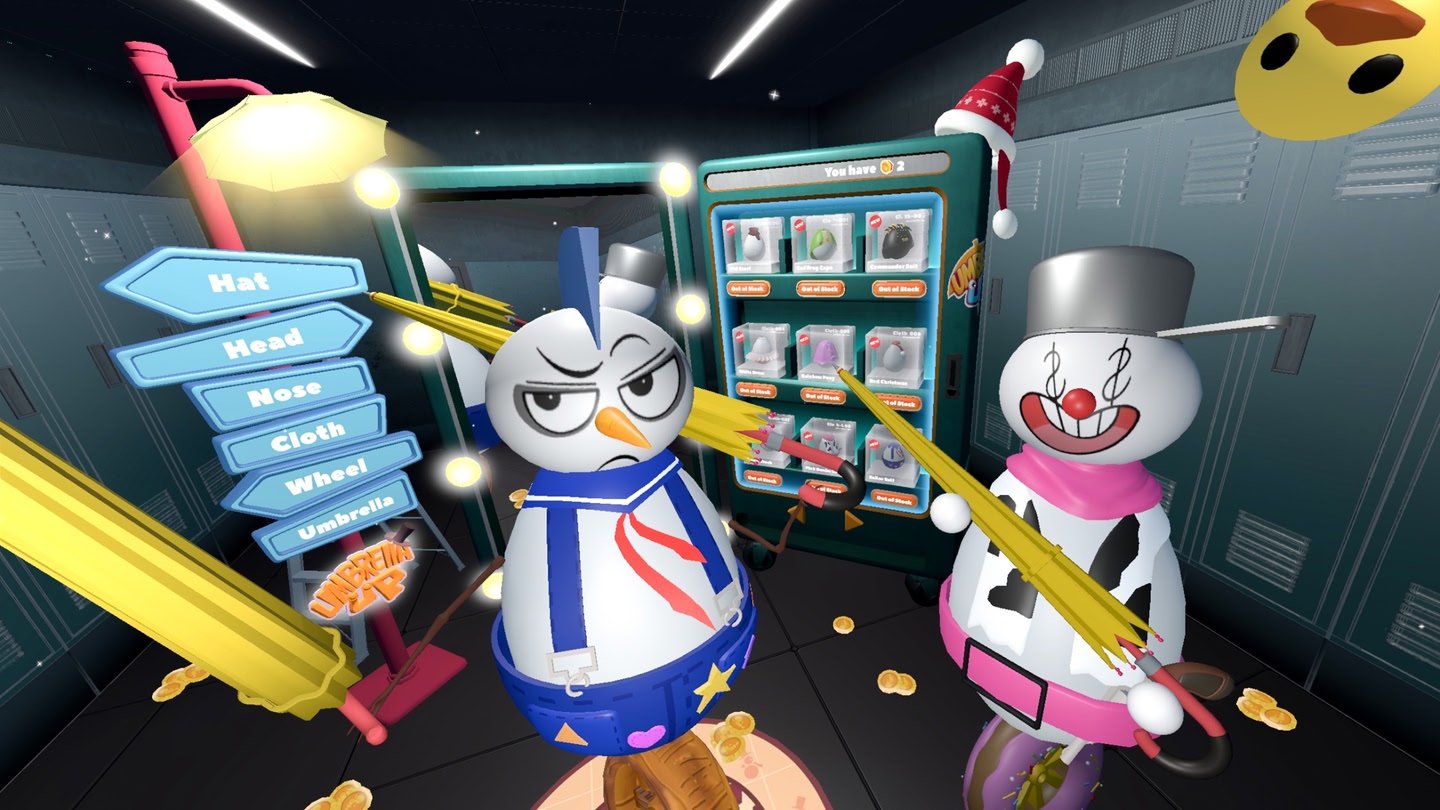Pick the green frog cape item box
The height and width of the screenshot is (810, 1440).
click(822, 243)
